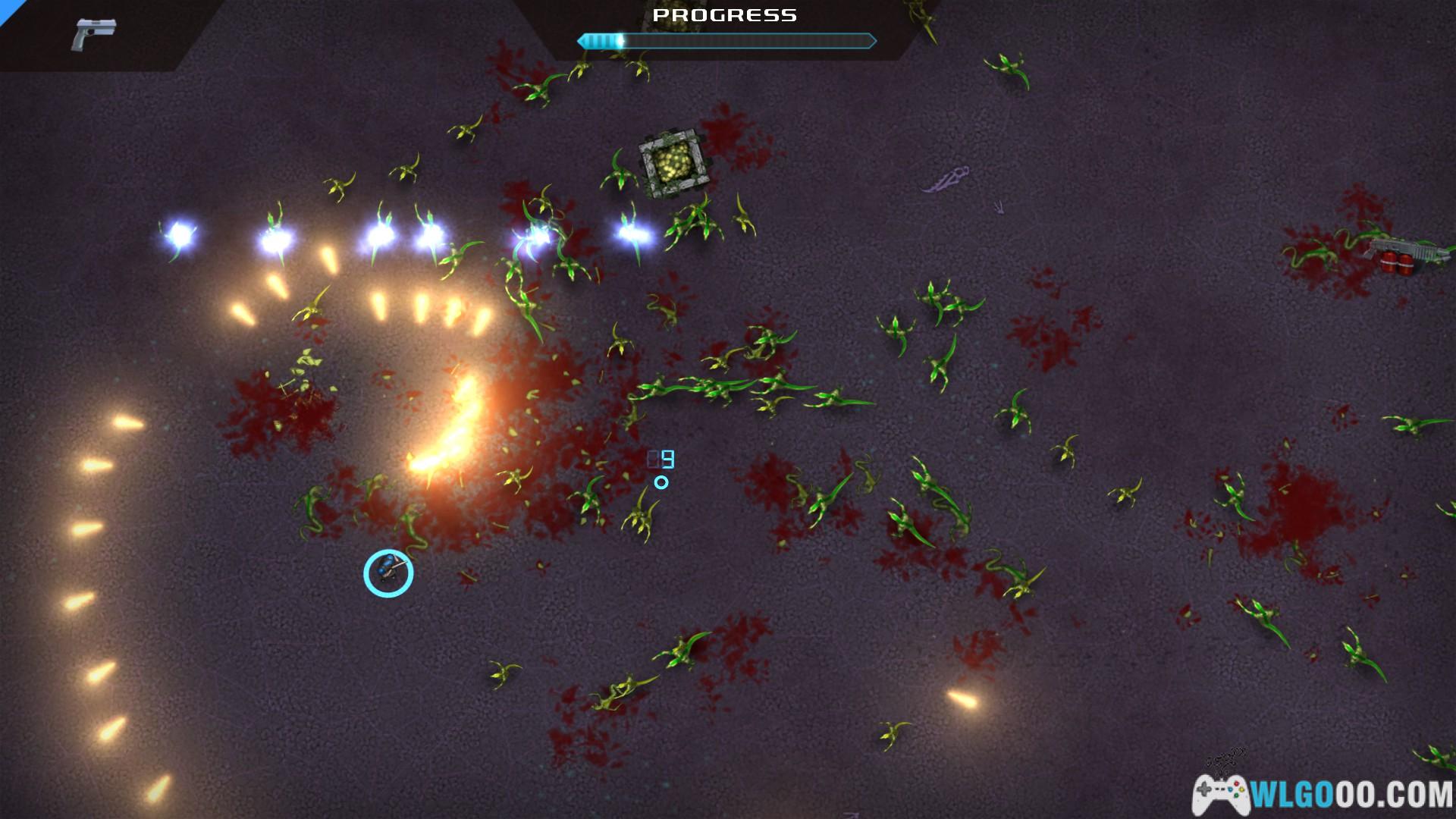This screenshot has width=1456, height=819.
Task: Select the pistol weapon icon
Action: pyautogui.click(x=94, y=35)
